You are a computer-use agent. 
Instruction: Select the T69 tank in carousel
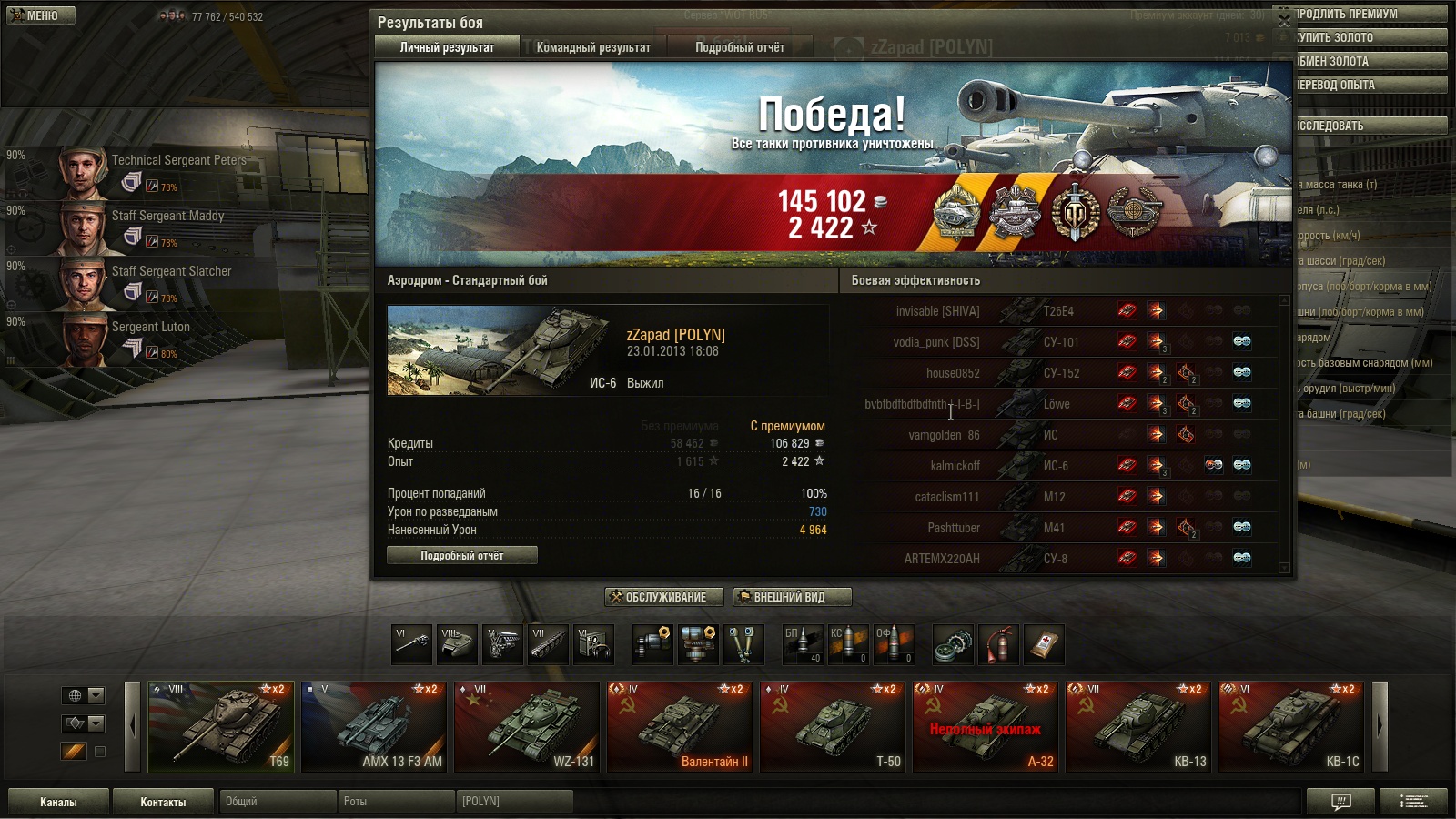click(x=221, y=726)
